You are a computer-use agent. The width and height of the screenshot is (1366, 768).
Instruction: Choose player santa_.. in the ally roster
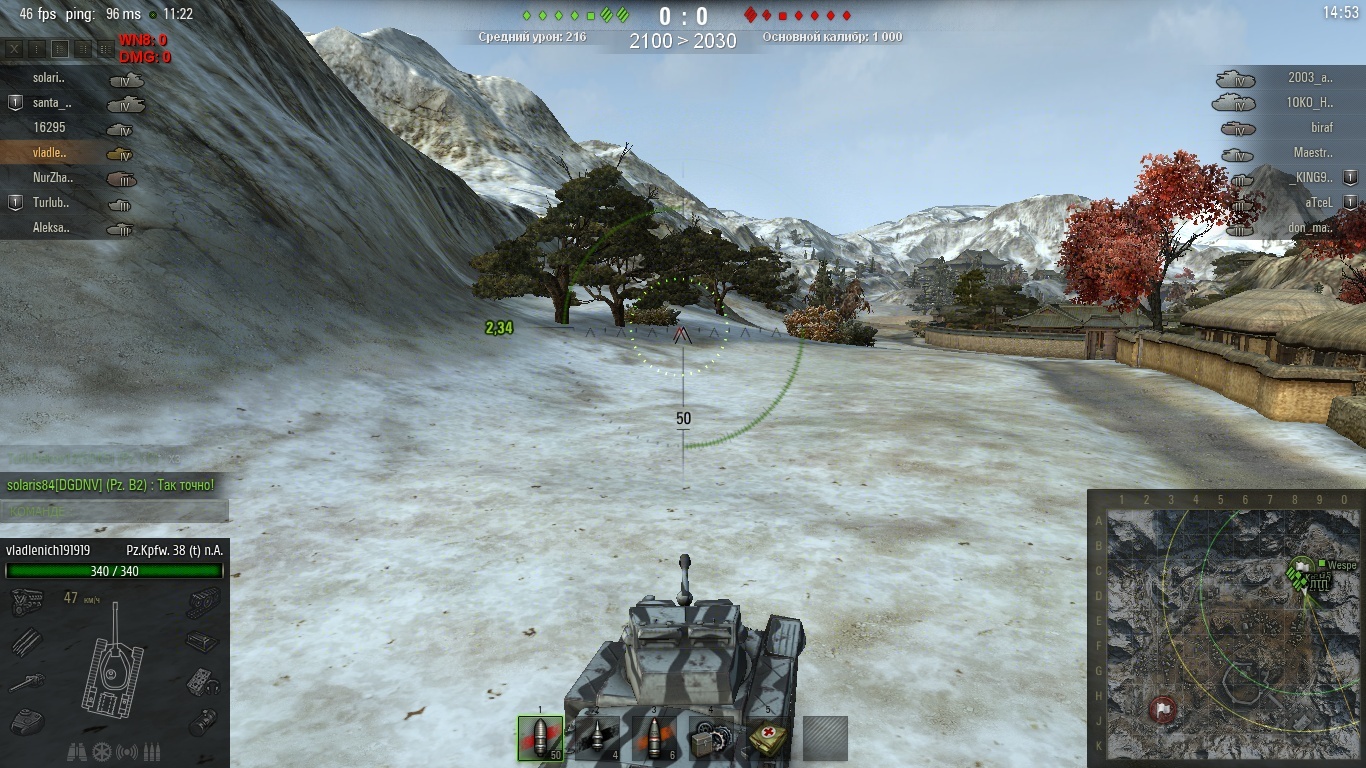[52, 103]
